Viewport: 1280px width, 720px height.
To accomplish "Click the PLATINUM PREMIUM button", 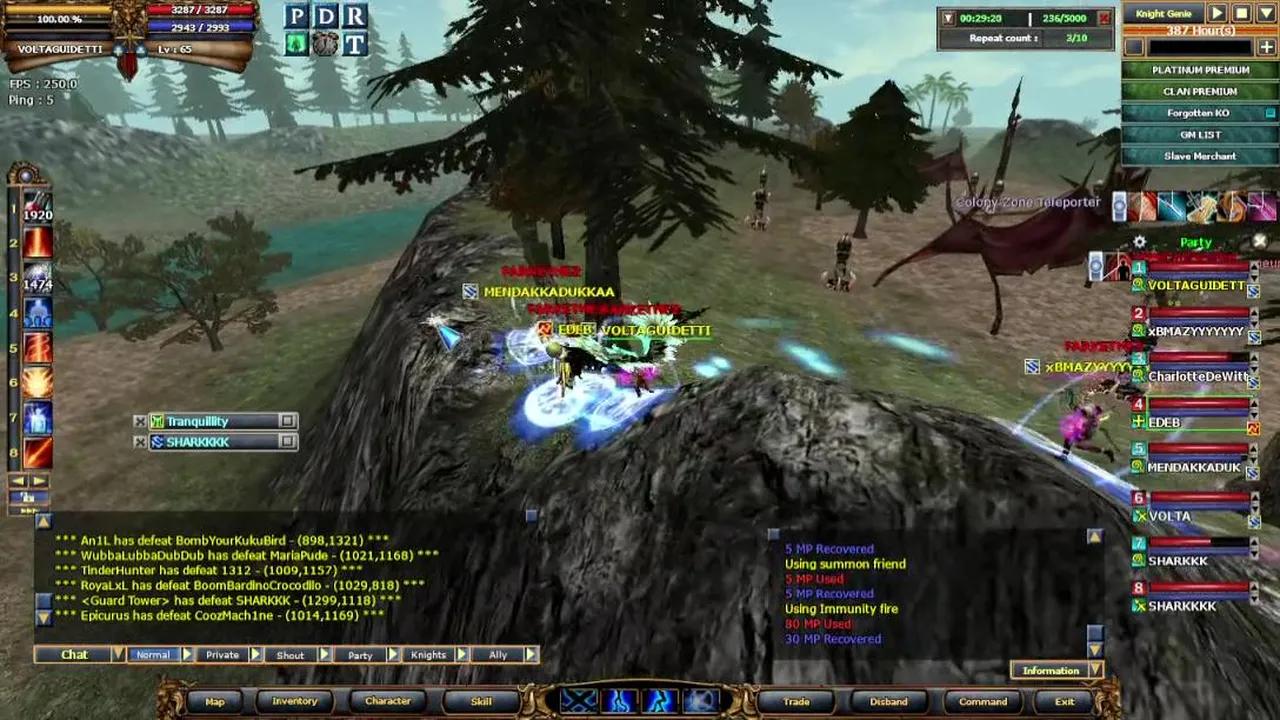I will (x=1200, y=70).
